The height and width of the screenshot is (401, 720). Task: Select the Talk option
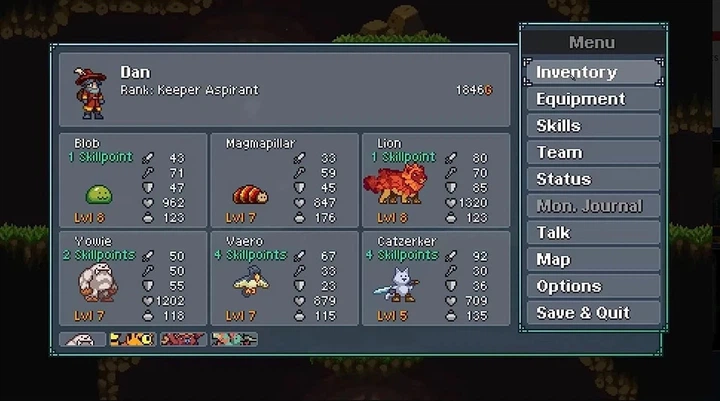592,232
